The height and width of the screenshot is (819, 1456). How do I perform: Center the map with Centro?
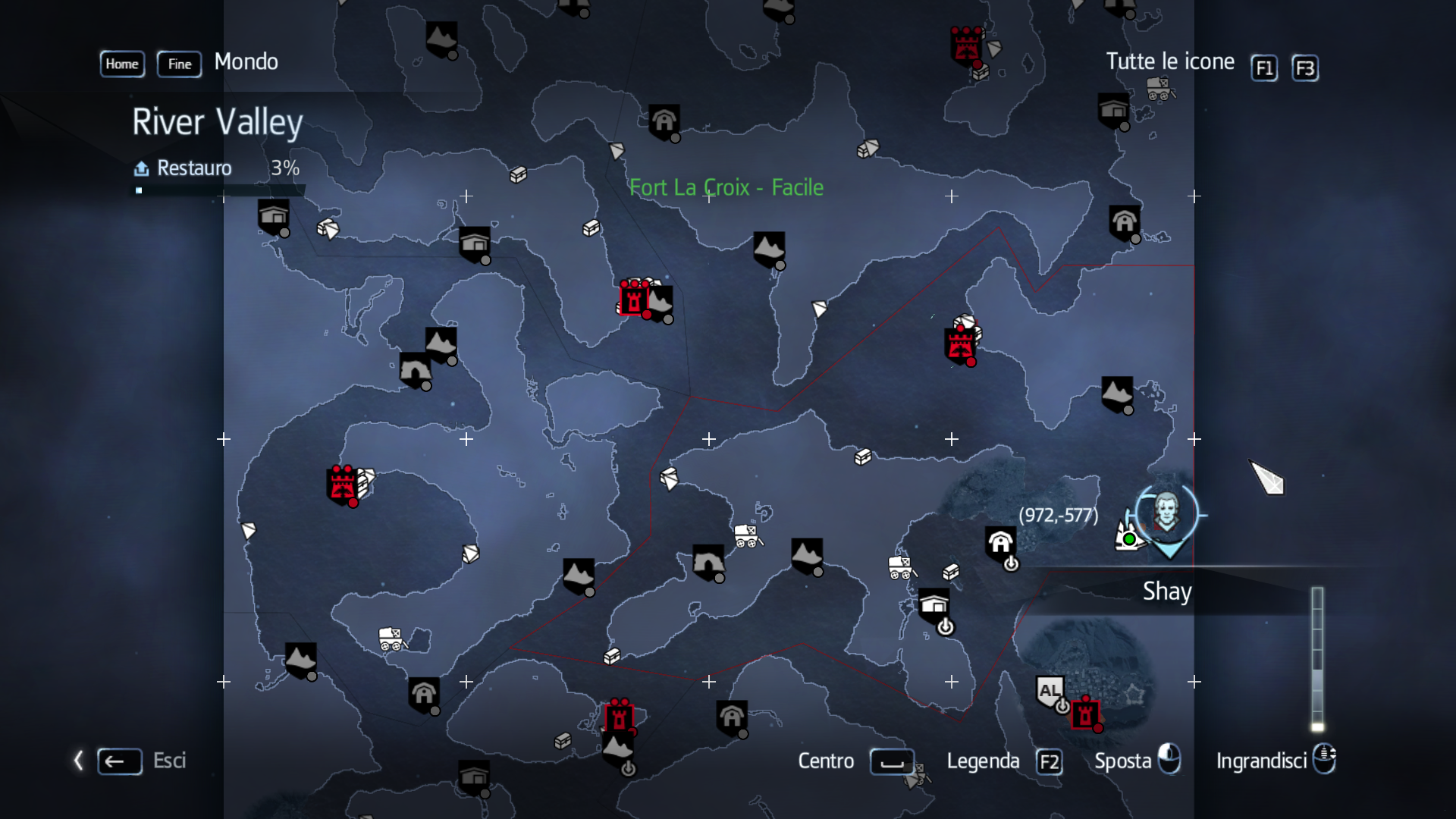pos(826,761)
